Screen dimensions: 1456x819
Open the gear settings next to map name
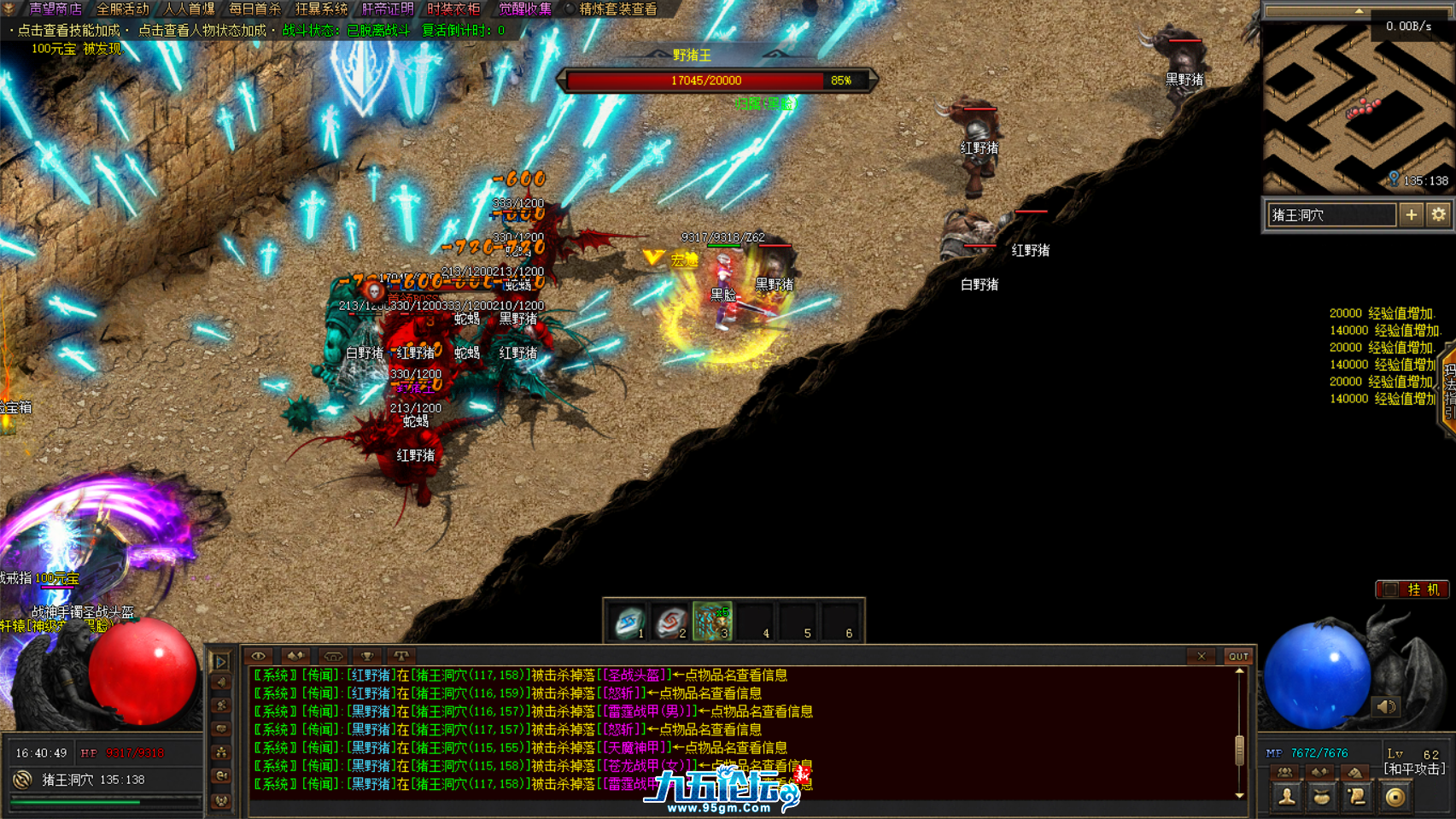tap(1439, 215)
